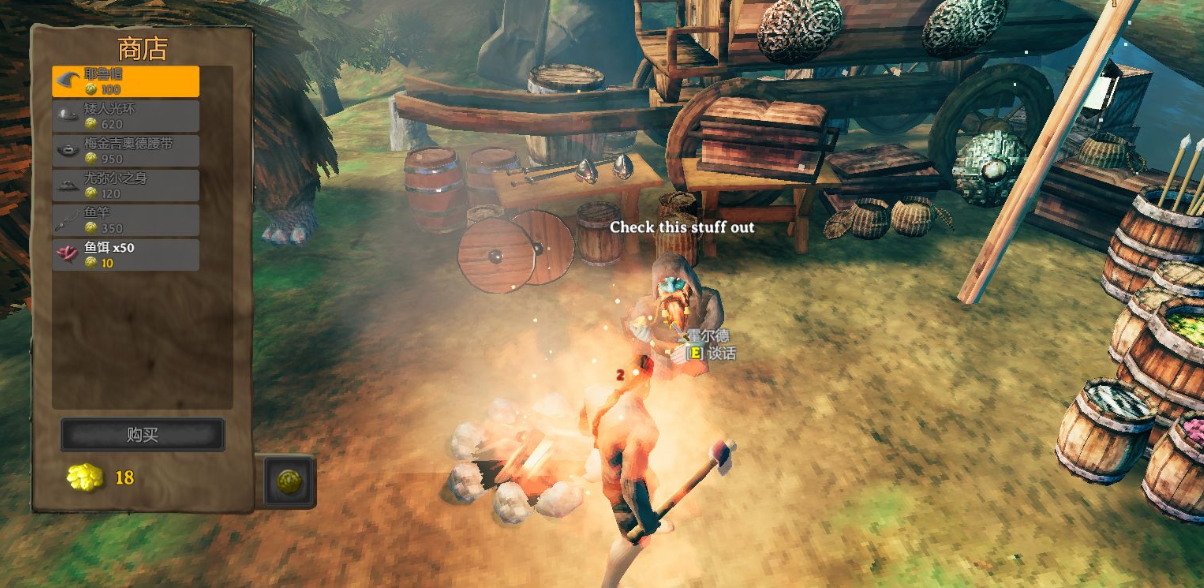The width and height of the screenshot is (1204, 588).
Task: Select 梅金吉奥德腰带 in the shop list
Action: point(126,150)
